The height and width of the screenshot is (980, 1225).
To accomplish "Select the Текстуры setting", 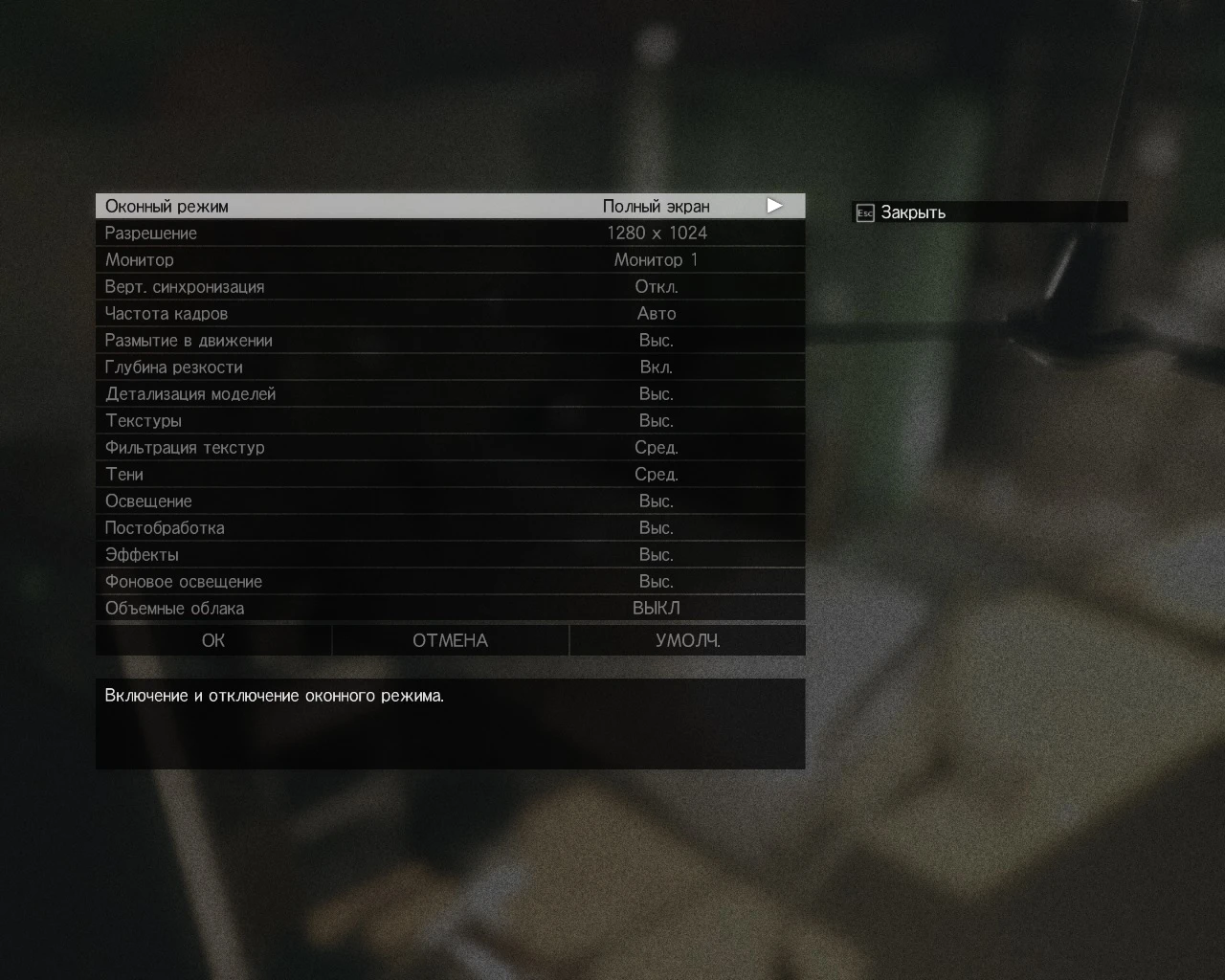I will click(x=450, y=419).
